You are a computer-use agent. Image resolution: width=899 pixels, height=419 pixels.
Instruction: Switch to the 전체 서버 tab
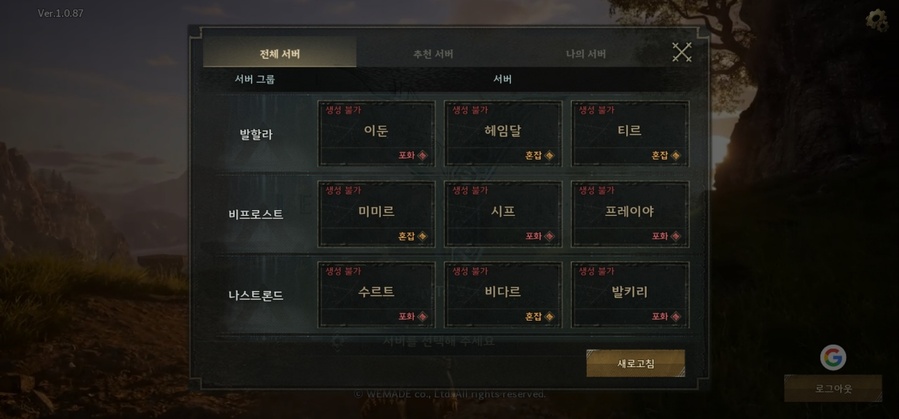pyautogui.click(x=280, y=53)
